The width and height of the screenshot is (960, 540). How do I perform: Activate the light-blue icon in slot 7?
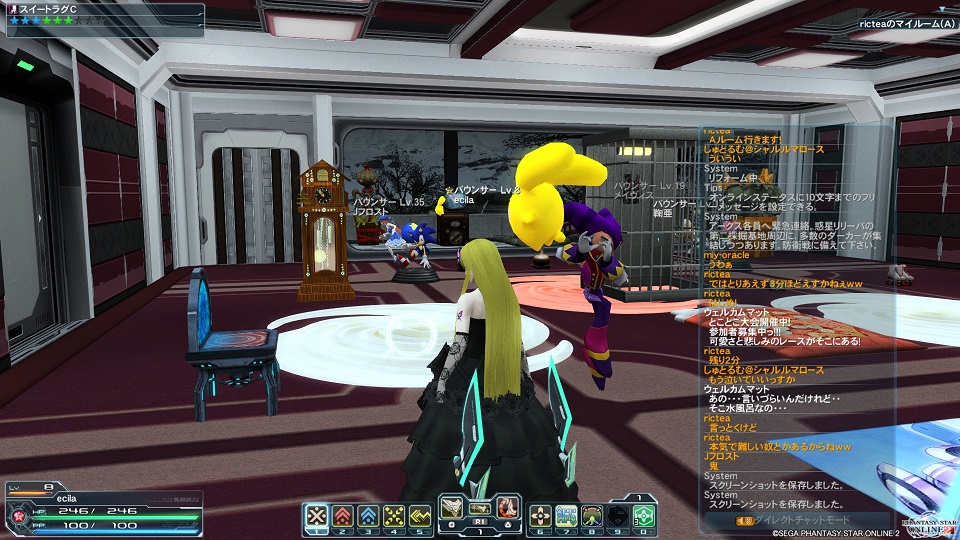(566, 516)
